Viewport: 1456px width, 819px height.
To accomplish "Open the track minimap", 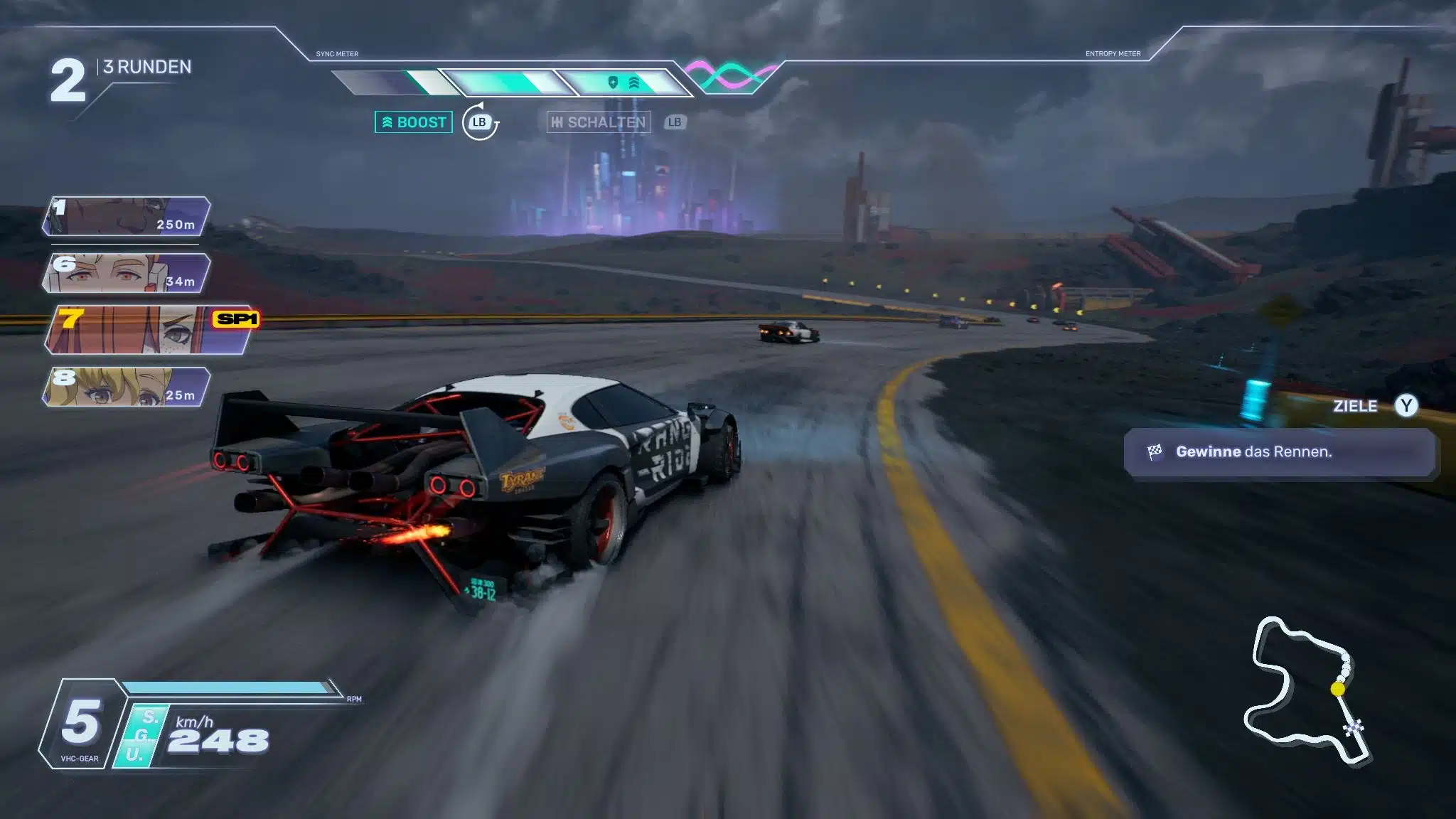I will pos(1307,691).
